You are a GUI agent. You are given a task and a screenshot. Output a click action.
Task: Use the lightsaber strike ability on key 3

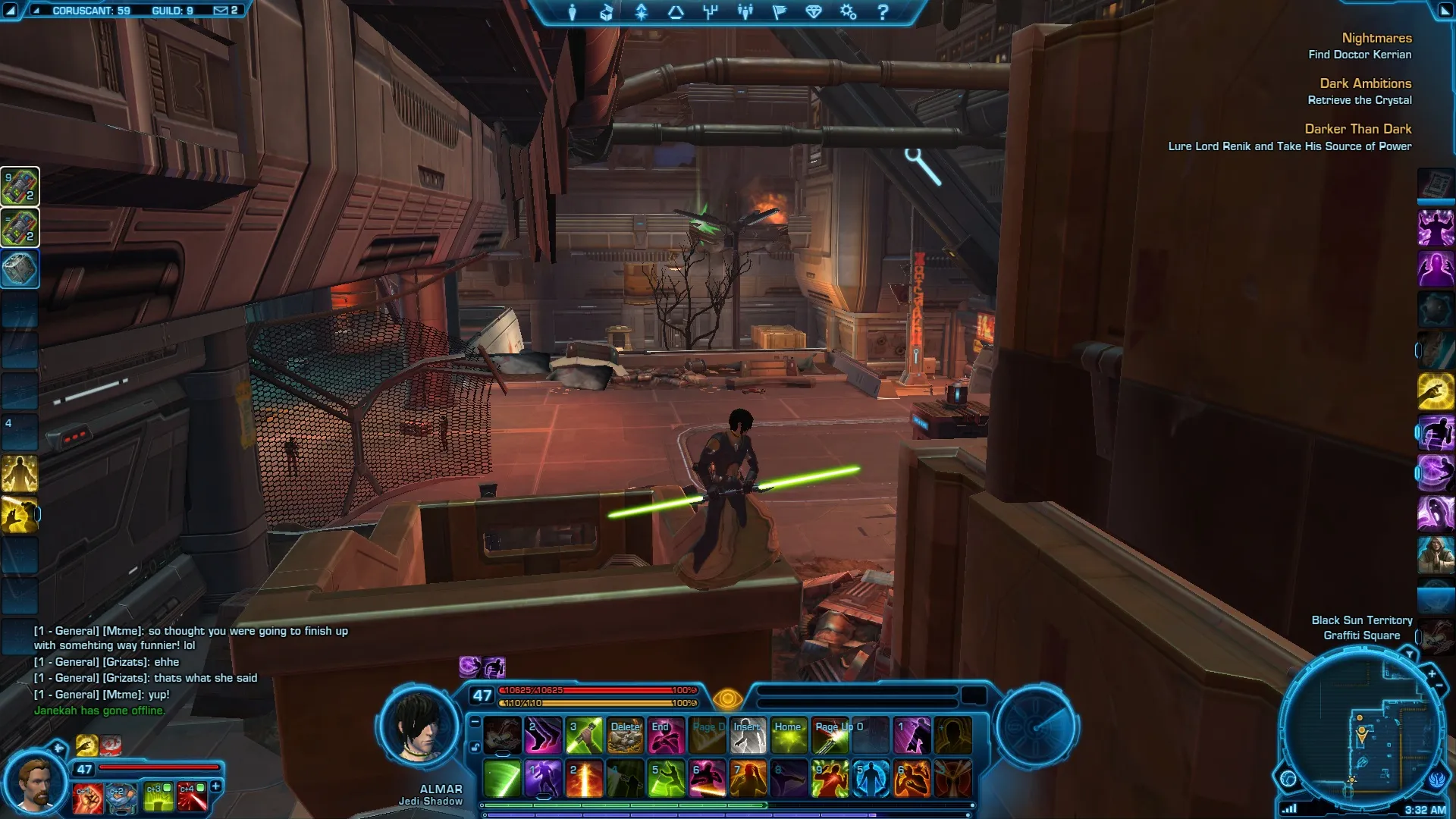point(584,736)
